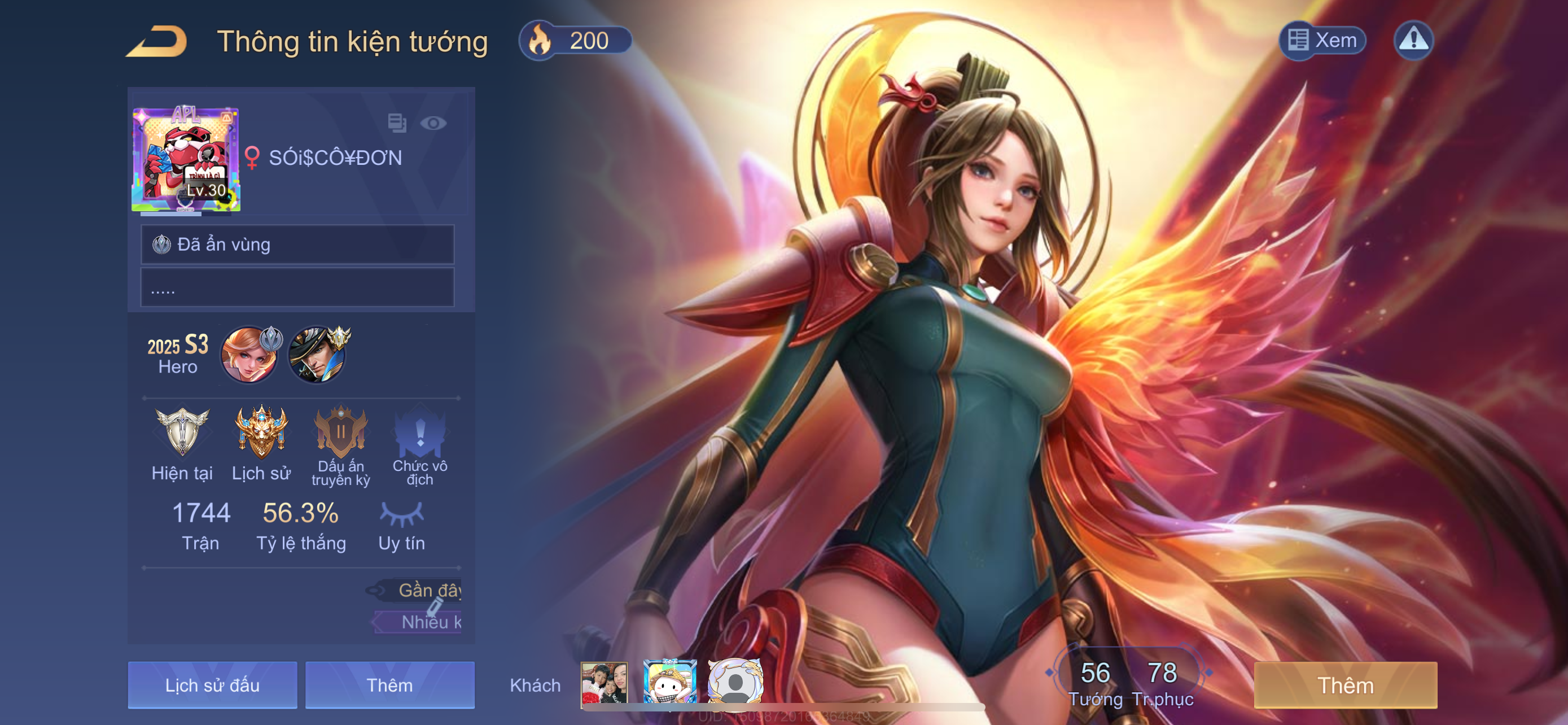Click the flame popularity 200 badge

(574, 41)
